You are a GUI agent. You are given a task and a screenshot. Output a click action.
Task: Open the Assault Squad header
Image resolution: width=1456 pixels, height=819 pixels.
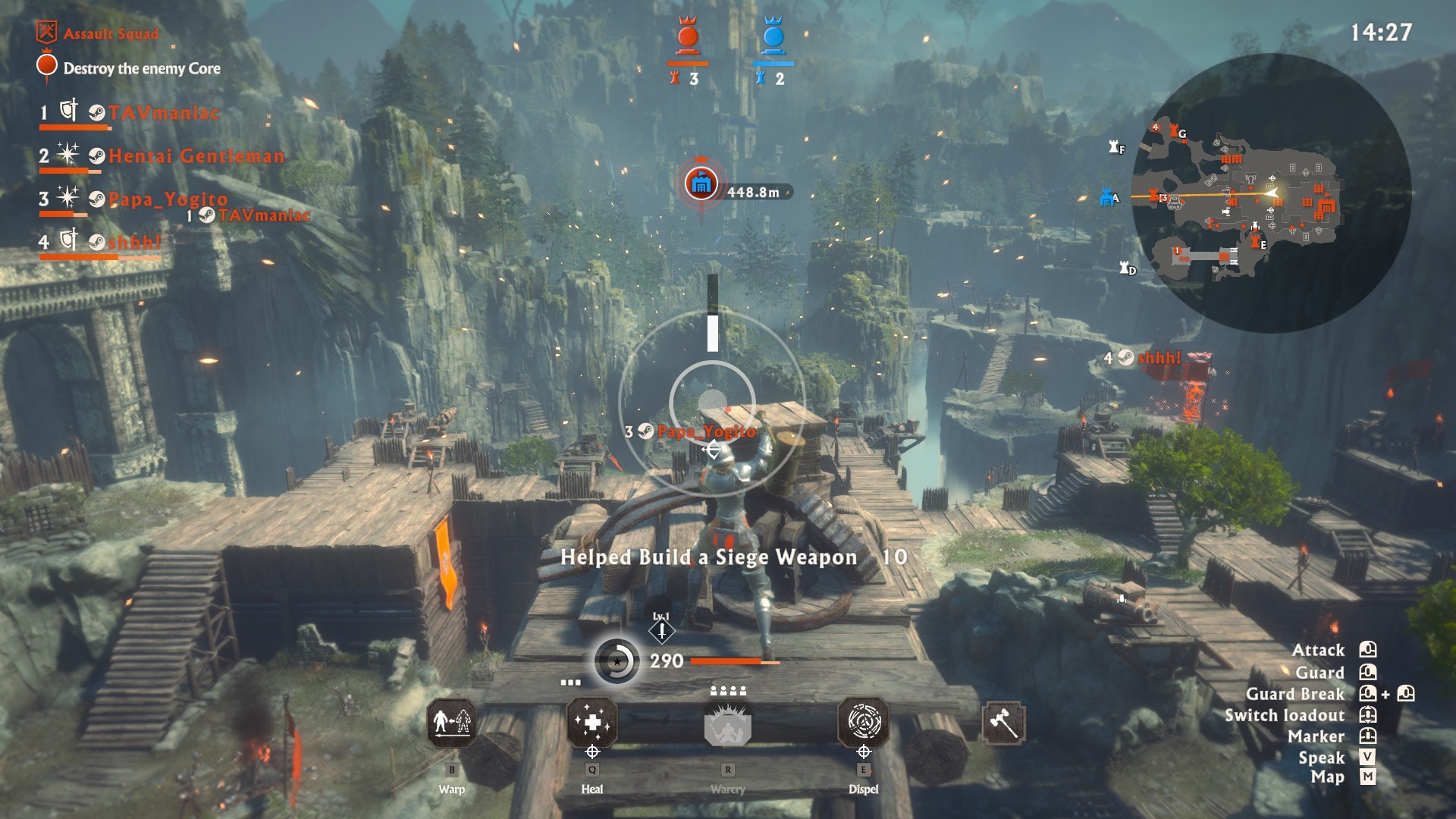click(x=111, y=33)
